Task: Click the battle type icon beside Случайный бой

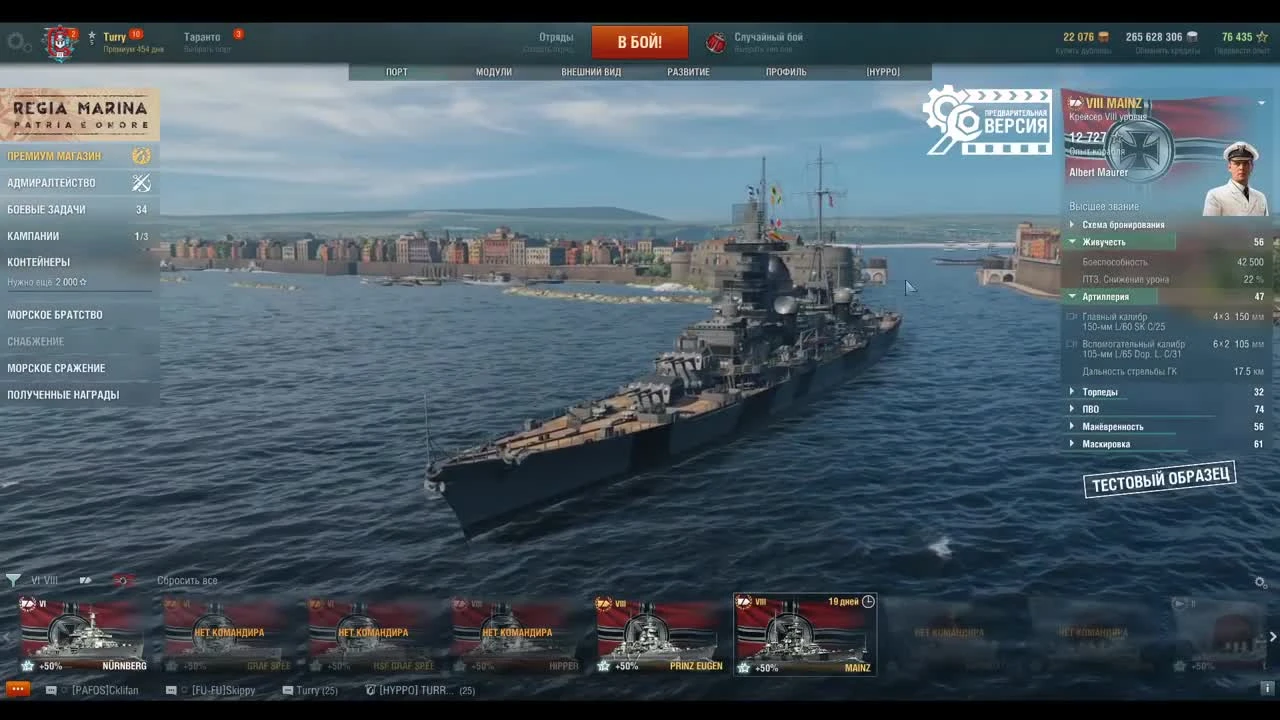Action: (x=716, y=40)
